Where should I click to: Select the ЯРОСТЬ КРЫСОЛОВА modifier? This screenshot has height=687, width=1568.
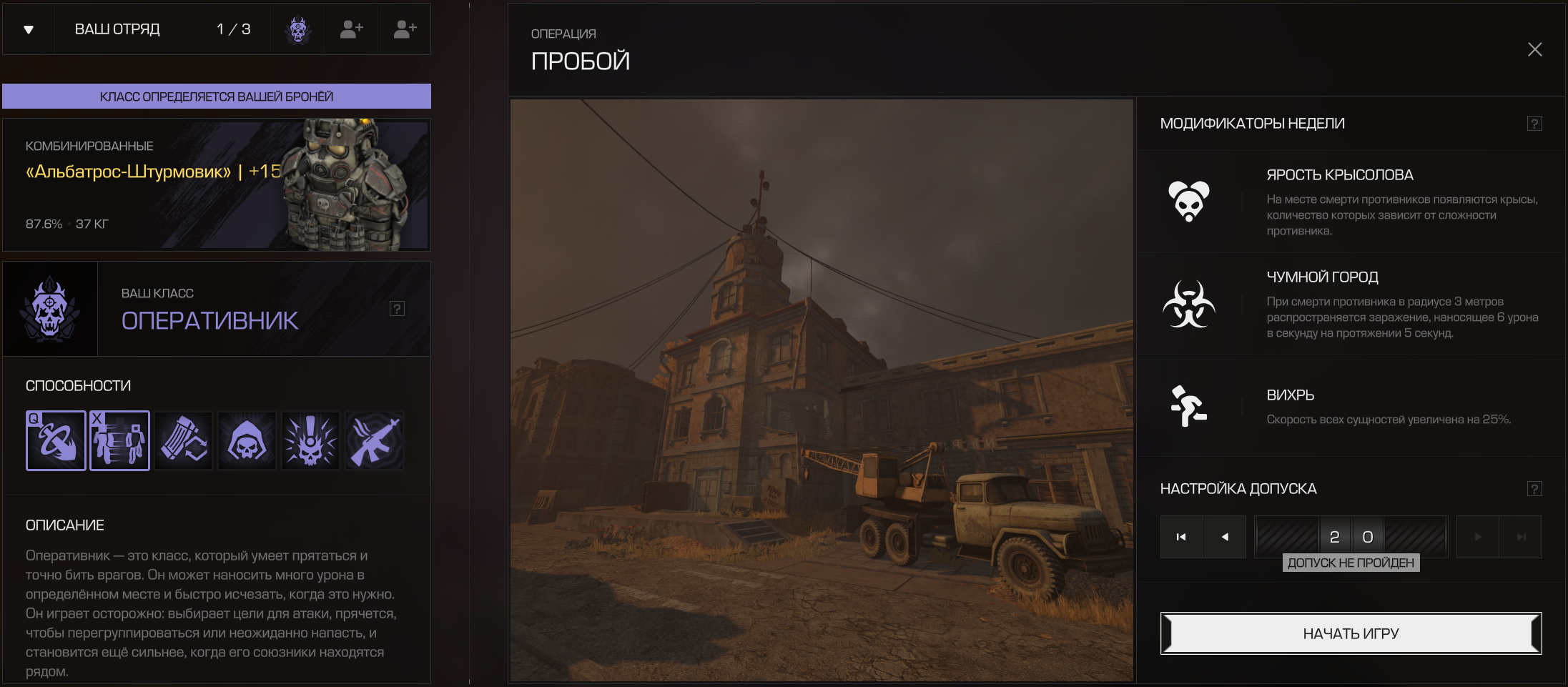1350,202
